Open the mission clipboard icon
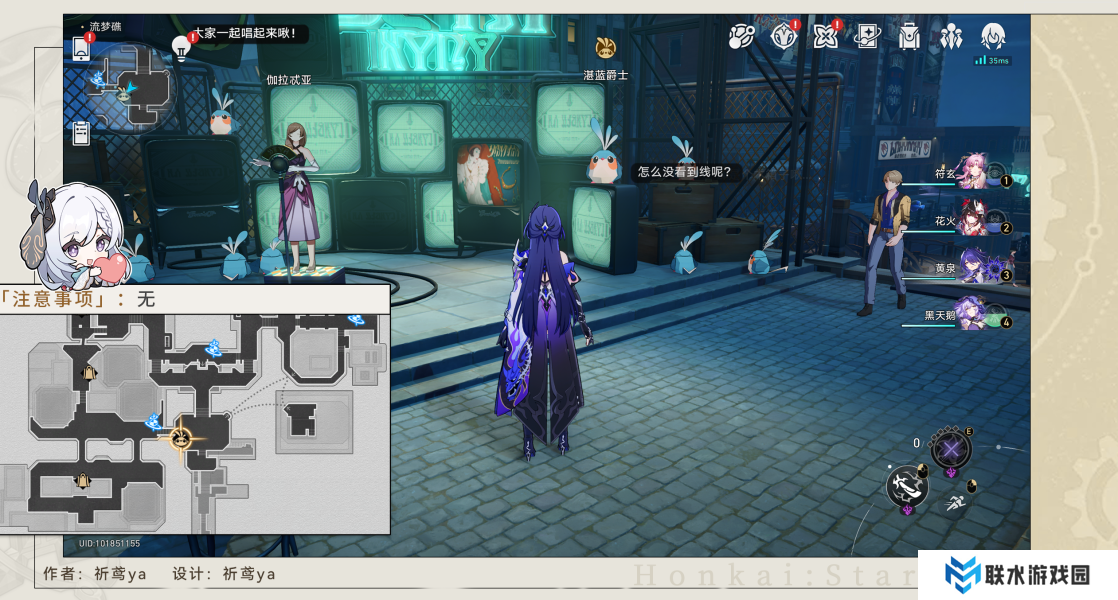The width and height of the screenshot is (1118, 600). (x=82, y=131)
